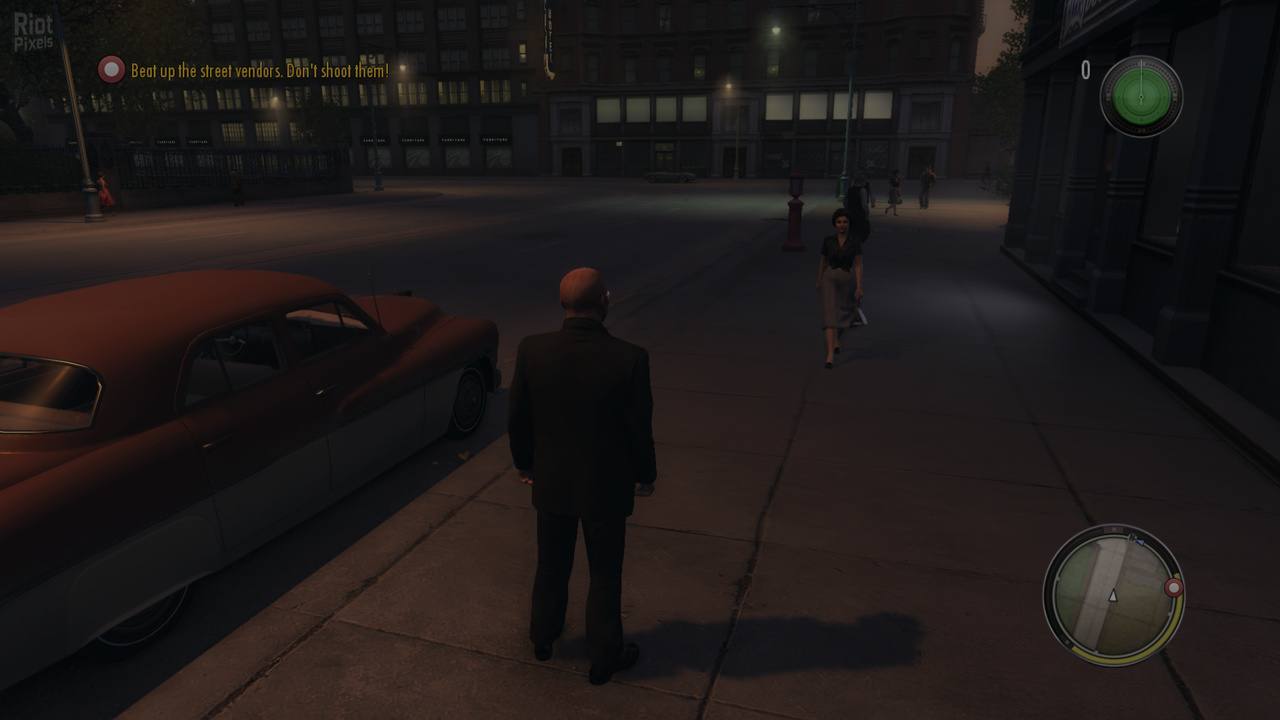The image size is (1280, 720).
Task: Click the white player arrow on the minimap
Action: 1113,596
